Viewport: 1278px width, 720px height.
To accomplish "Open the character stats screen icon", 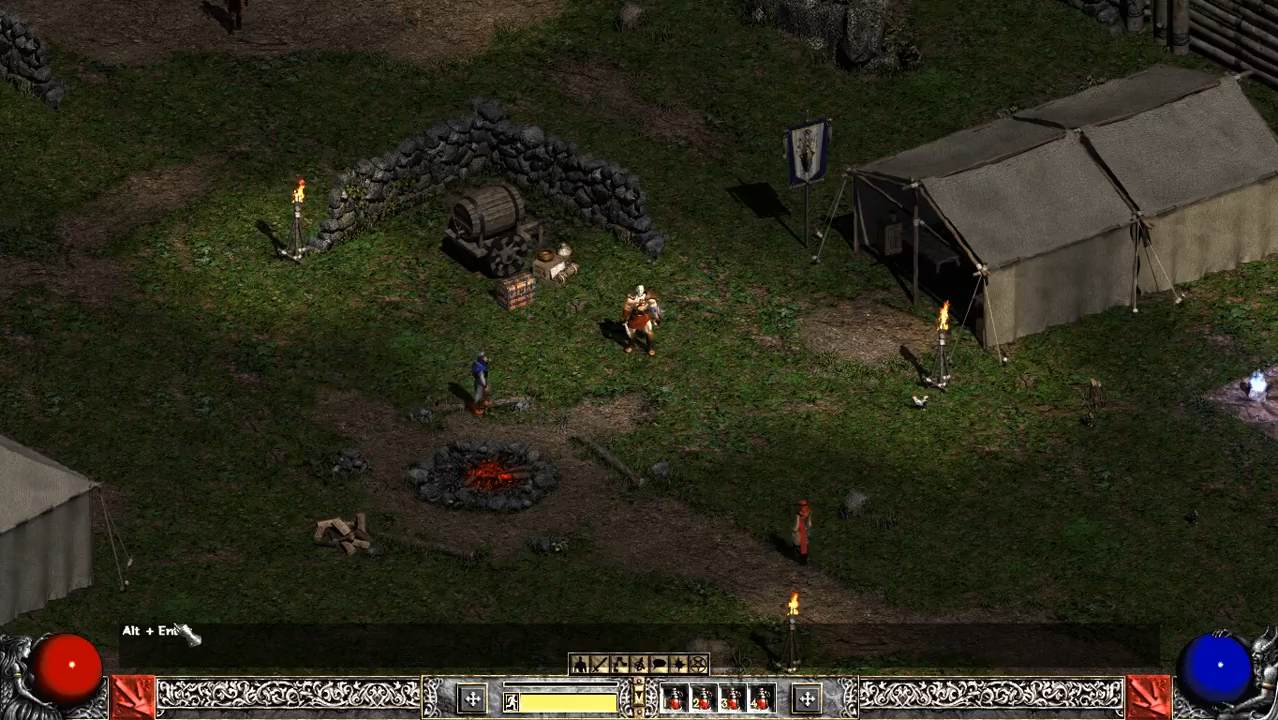I will pos(579,664).
